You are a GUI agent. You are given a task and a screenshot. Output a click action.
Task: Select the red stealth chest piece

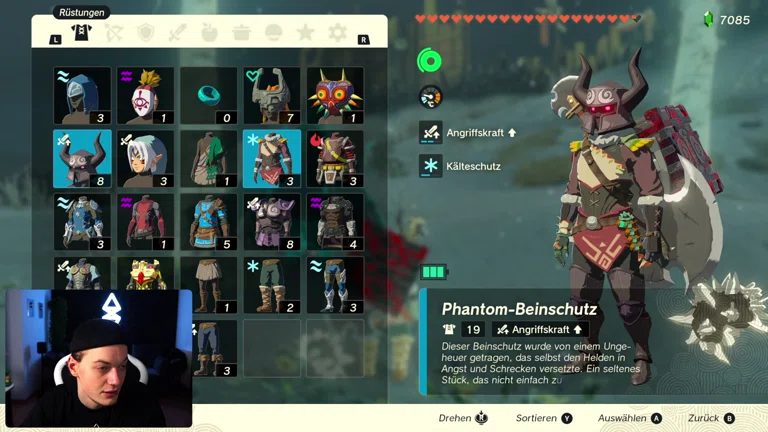click(145, 222)
